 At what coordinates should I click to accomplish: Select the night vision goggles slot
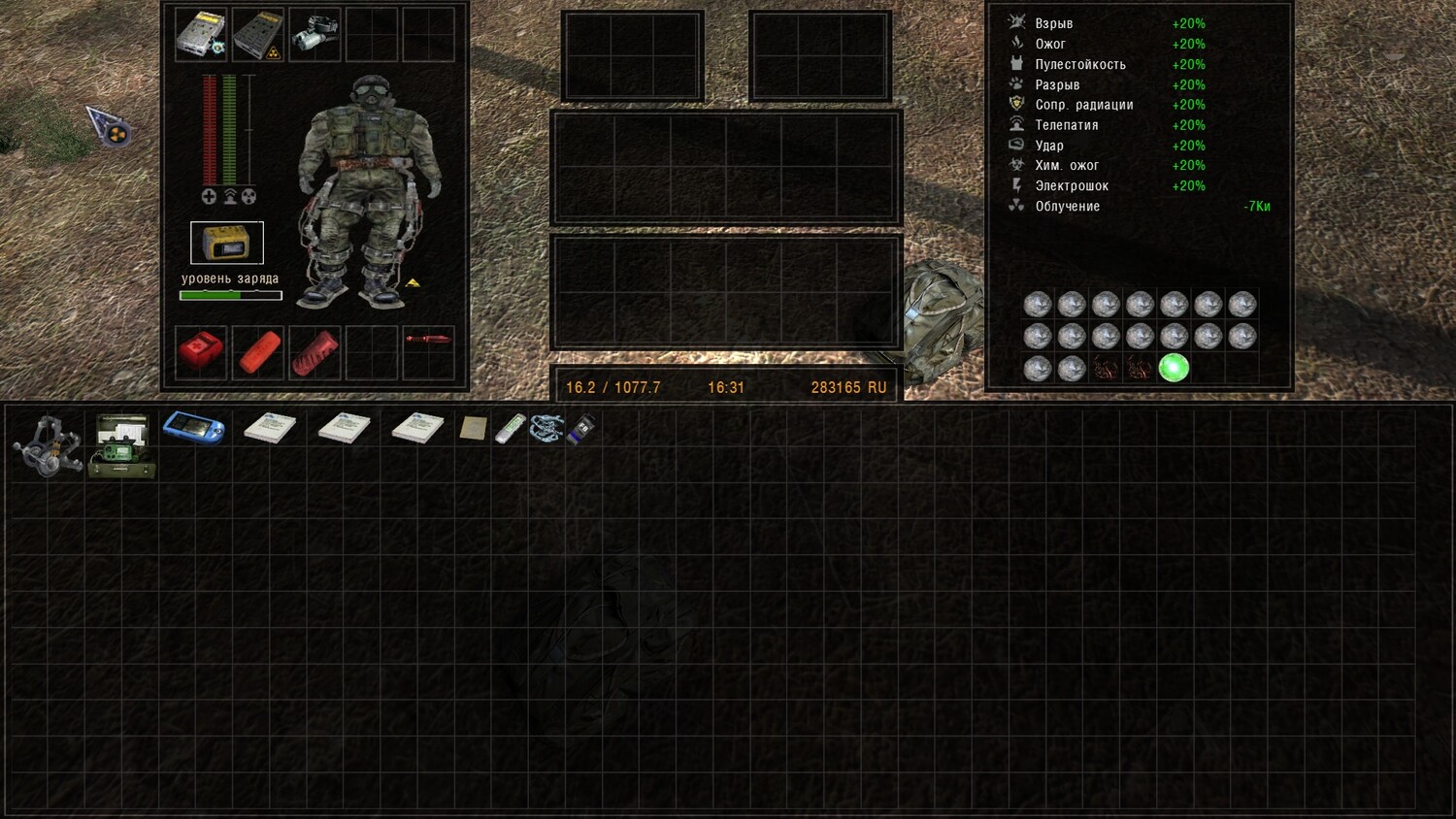pyautogui.click(x=314, y=36)
